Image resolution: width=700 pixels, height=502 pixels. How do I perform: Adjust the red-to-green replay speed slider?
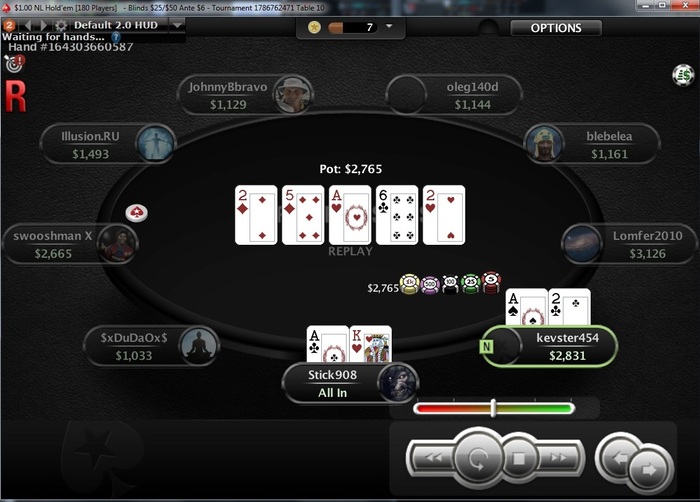493,408
